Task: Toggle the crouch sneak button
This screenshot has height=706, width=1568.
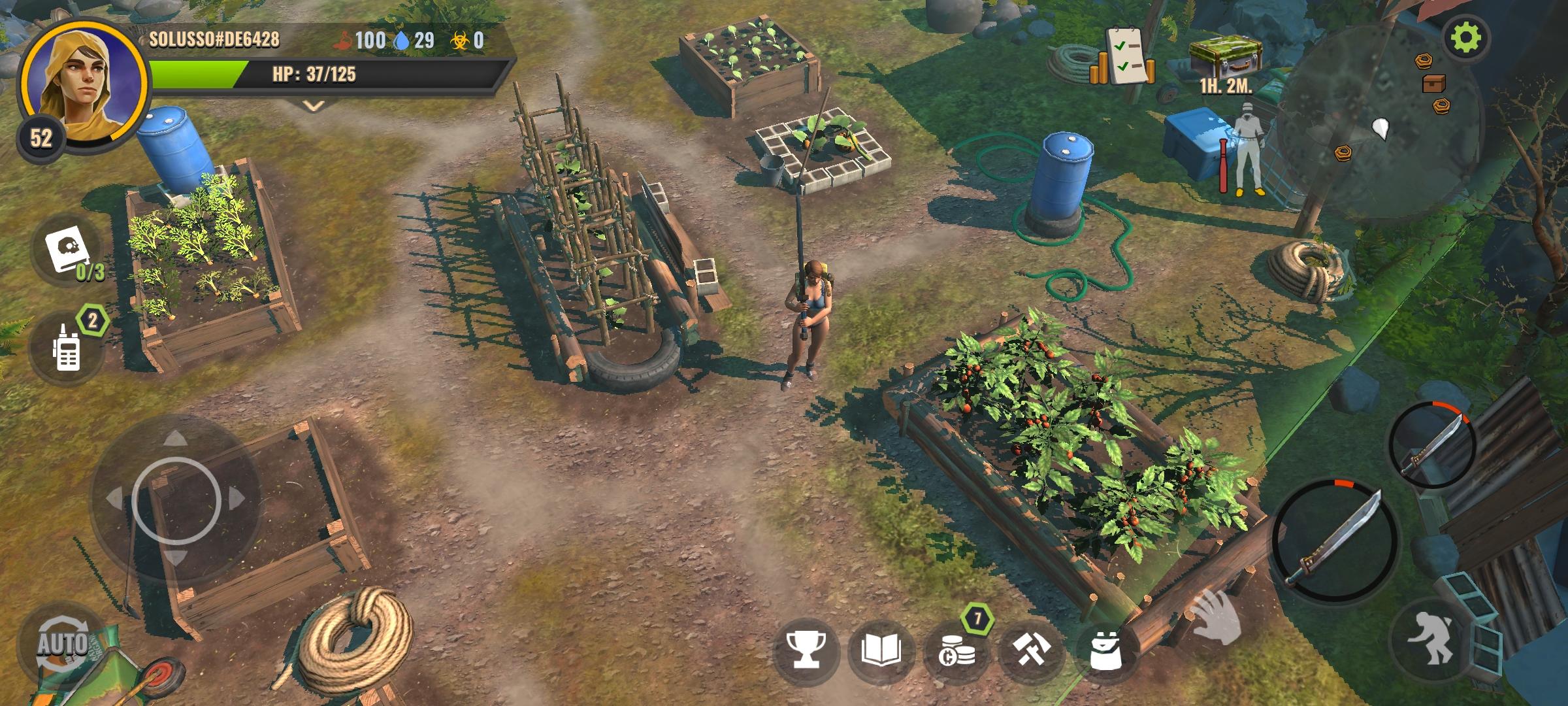Action: (1431, 637)
